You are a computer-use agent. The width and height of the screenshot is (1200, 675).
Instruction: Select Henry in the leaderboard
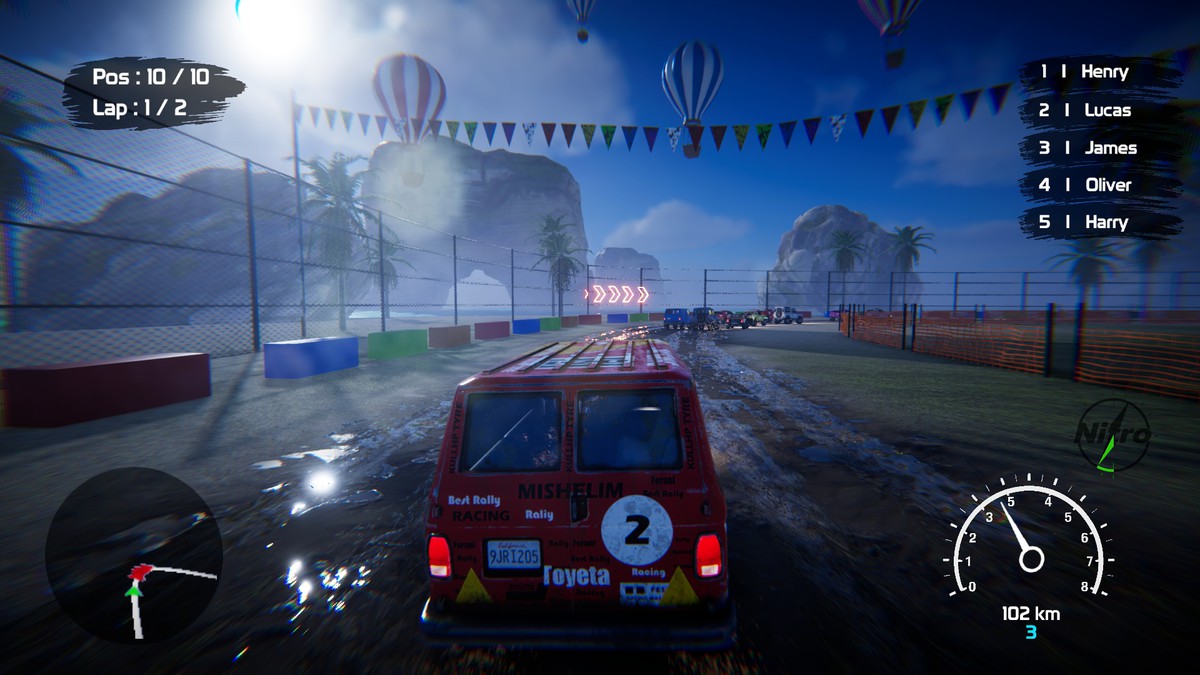click(1086, 72)
